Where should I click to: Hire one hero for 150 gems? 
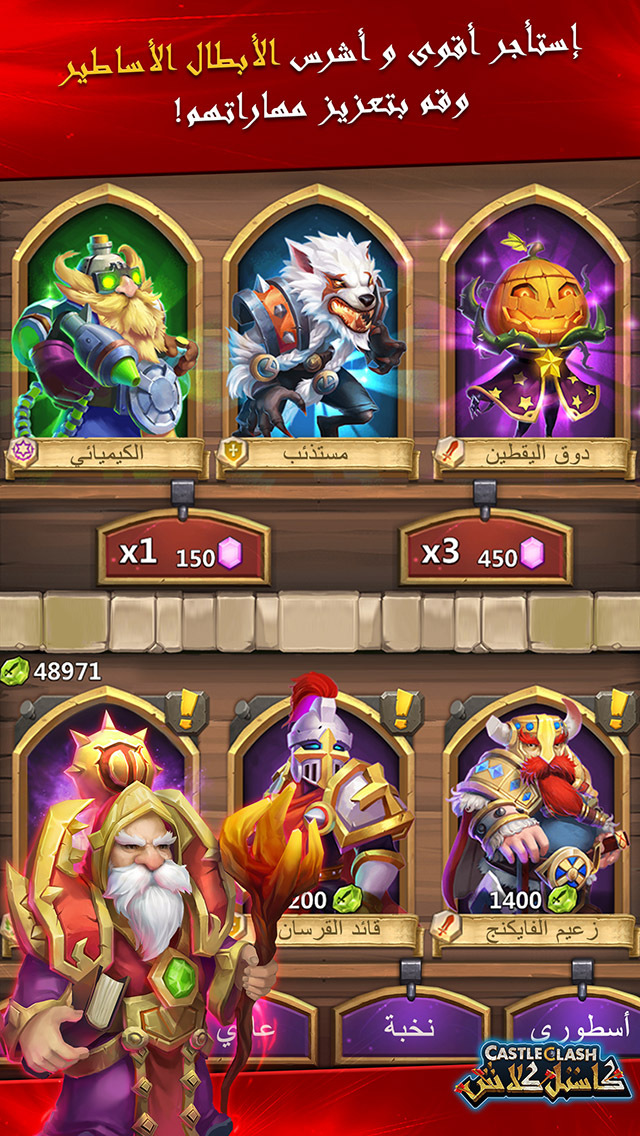(x=183, y=553)
